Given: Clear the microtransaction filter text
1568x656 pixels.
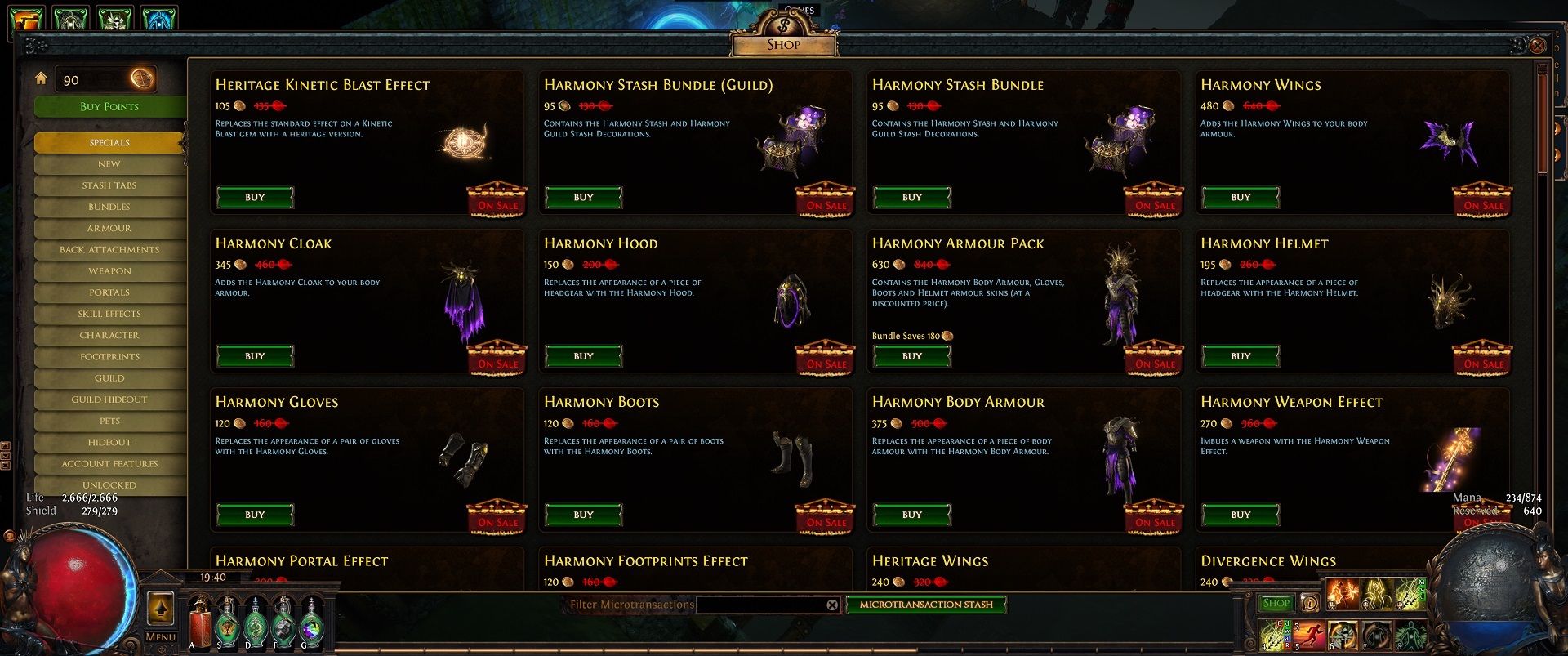Looking at the screenshot, I should pyautogui.click(x=832, y=605).
